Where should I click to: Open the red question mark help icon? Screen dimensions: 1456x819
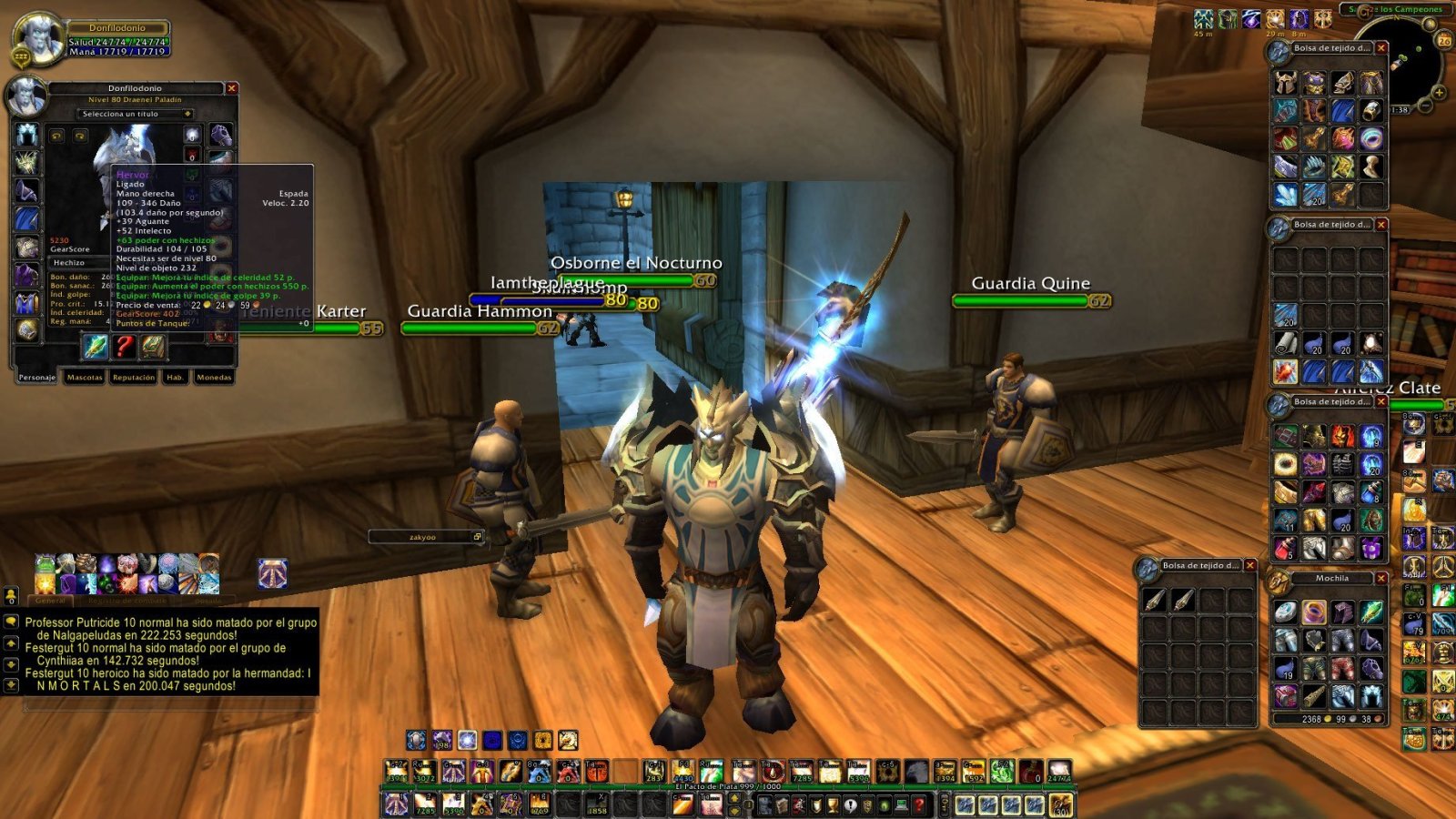pos(124,347)
